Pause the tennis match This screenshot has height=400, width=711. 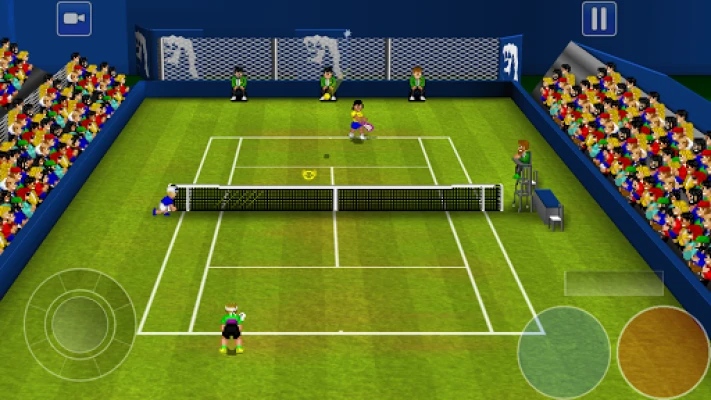click(x=598, y=19)
